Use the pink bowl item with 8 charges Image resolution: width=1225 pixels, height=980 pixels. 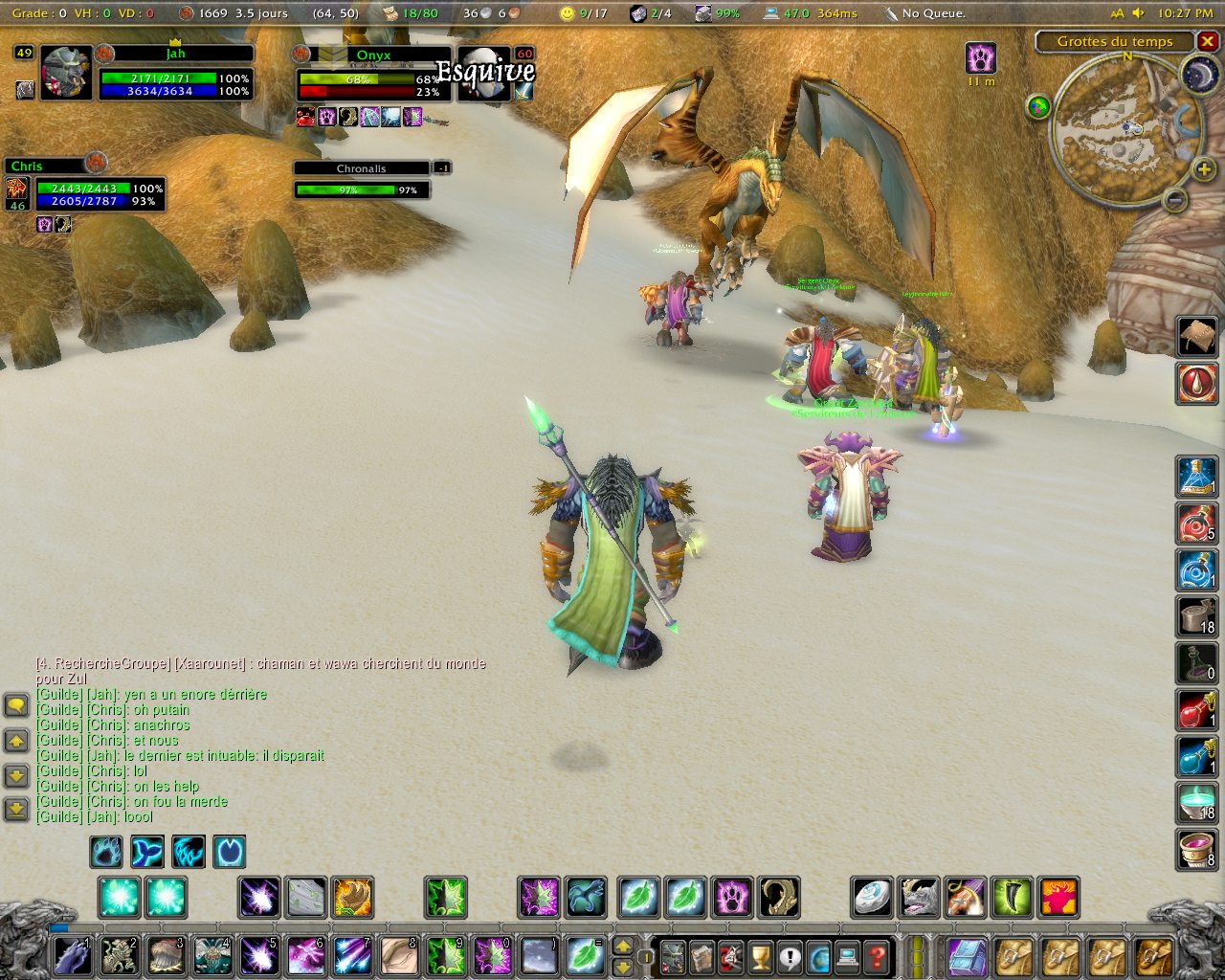tap(1196, 850)
